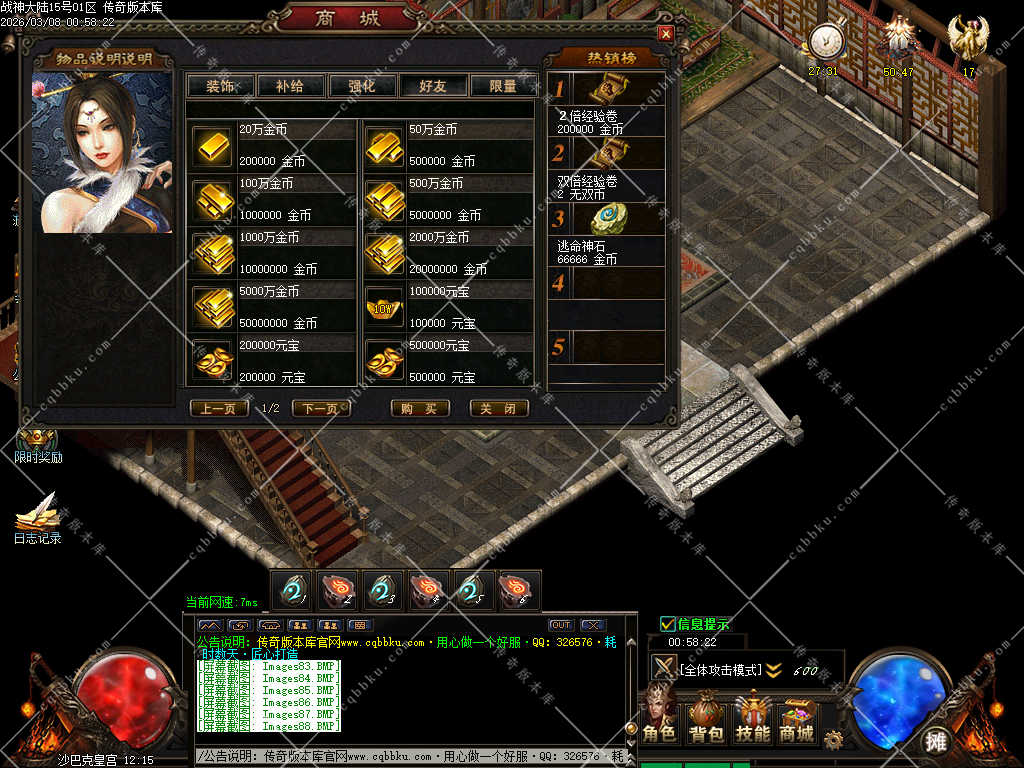This screenshot has height=768, width=1024.
Task: Switch to the 装饰 shop tab
Action: [x=220, y=86]
